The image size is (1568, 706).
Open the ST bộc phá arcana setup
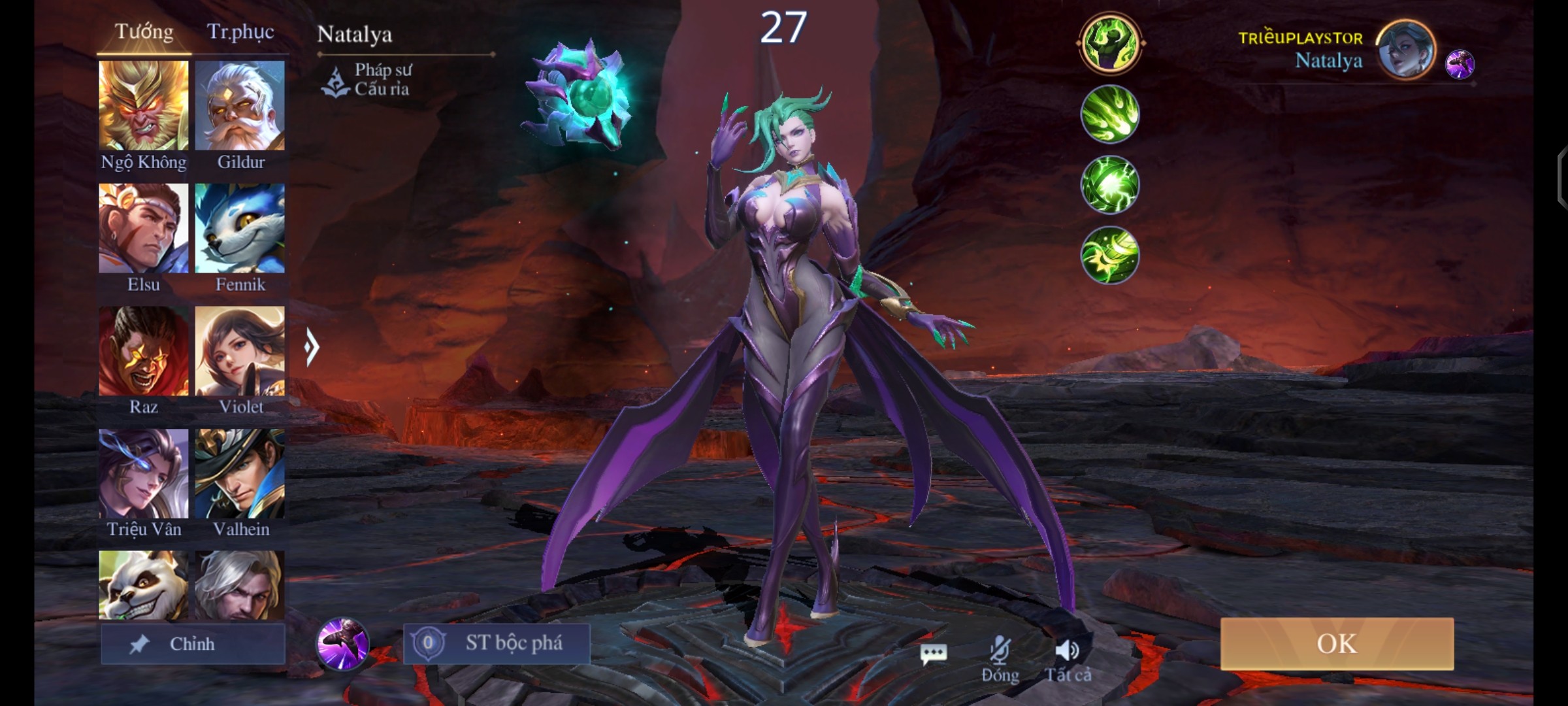[x=497, y=644]
